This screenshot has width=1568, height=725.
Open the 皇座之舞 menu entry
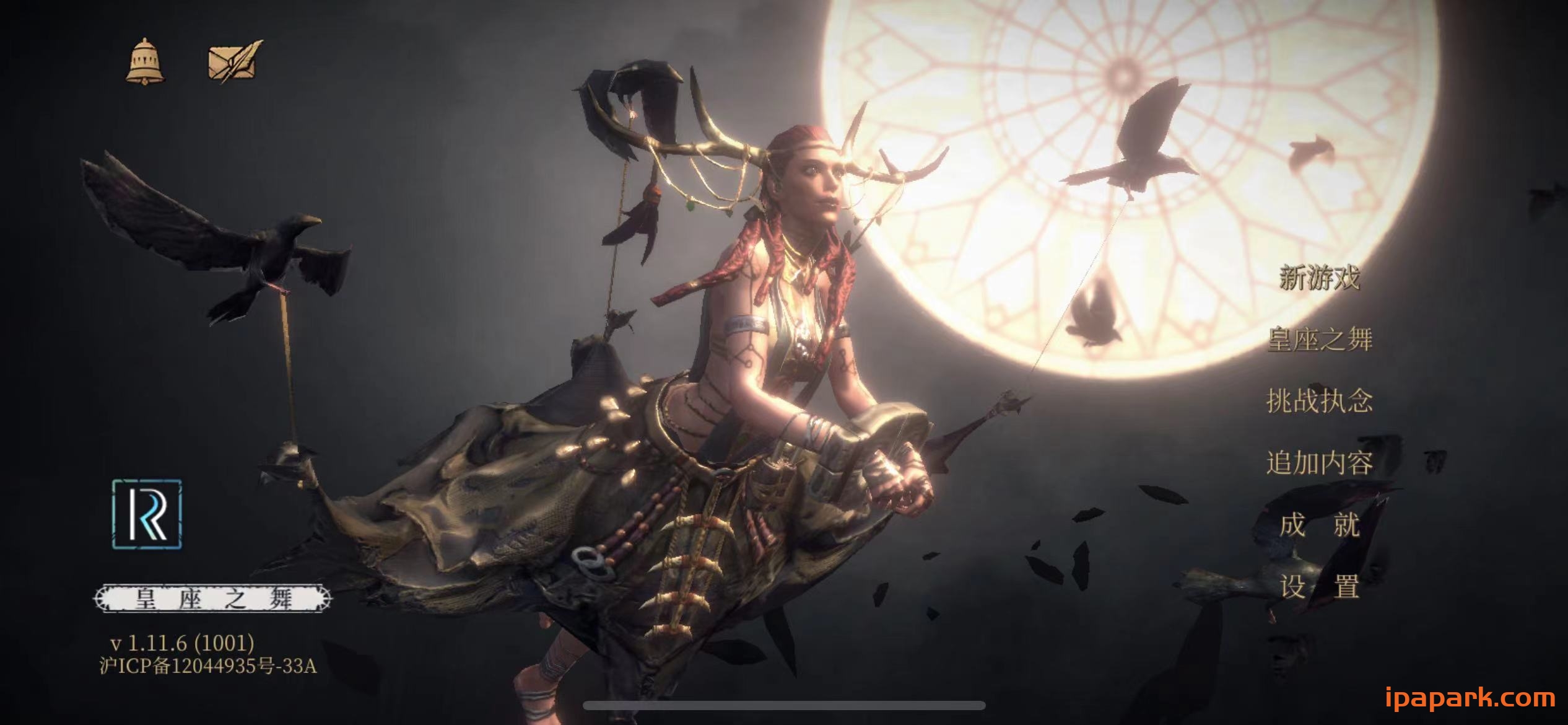point(1320,339)
